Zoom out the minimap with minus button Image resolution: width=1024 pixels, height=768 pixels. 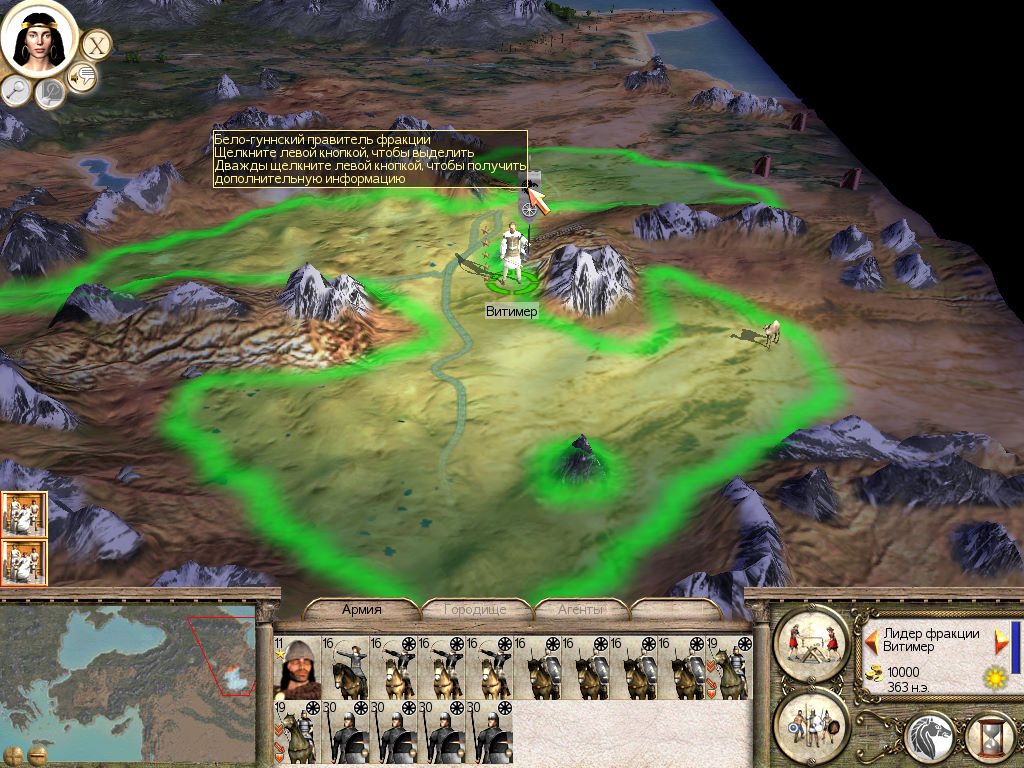tap(37, 753)
